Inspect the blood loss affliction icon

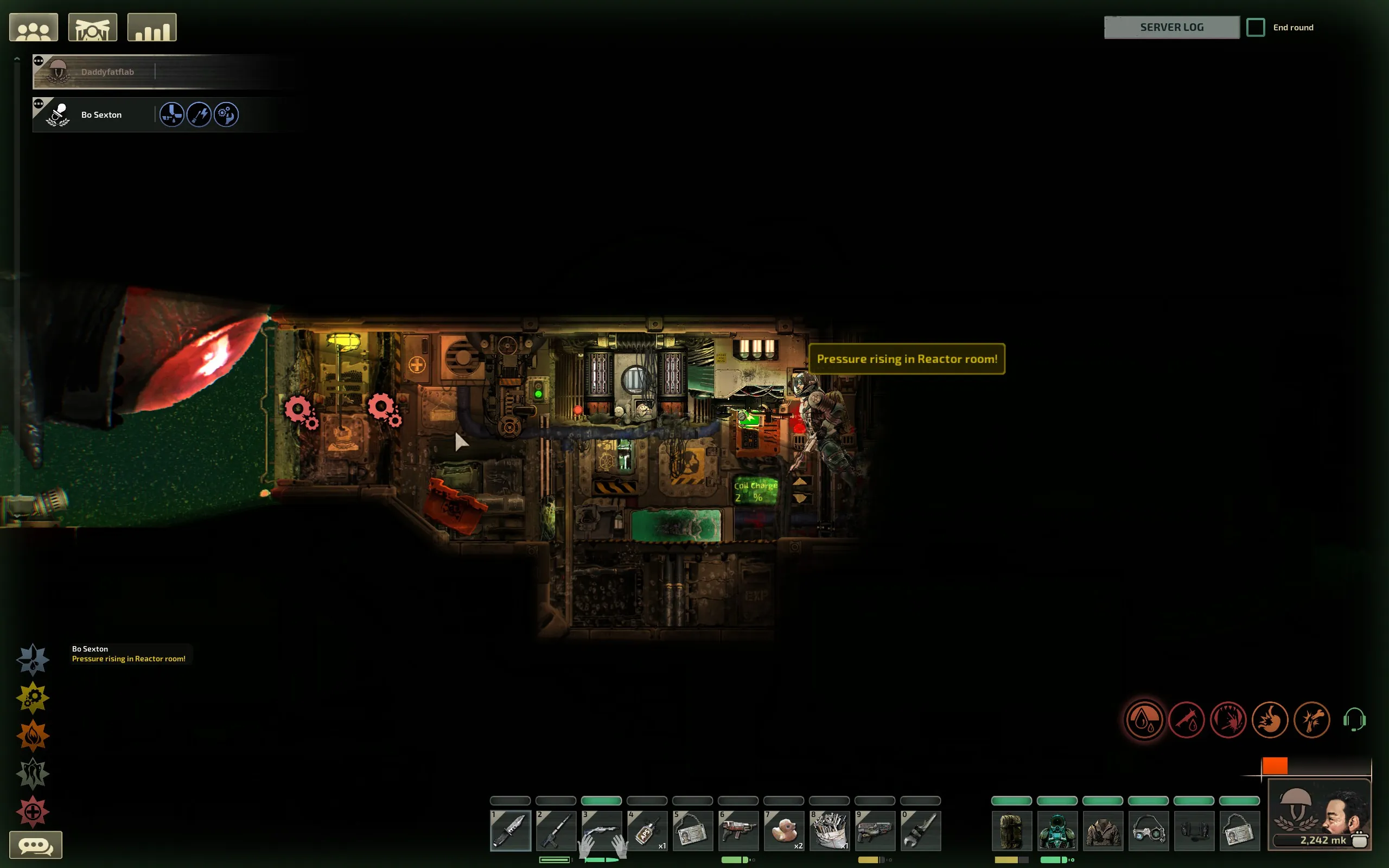tap(1144, 720)
